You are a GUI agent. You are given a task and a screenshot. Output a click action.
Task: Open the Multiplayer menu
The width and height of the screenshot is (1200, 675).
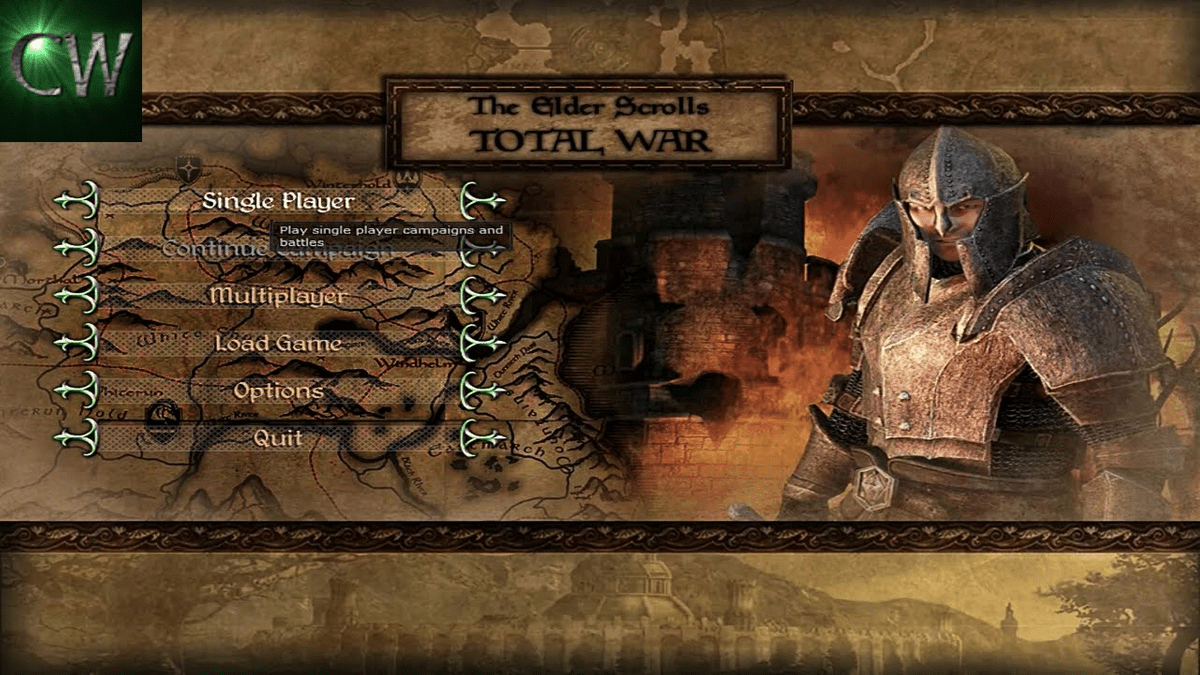tap(278, 296)
